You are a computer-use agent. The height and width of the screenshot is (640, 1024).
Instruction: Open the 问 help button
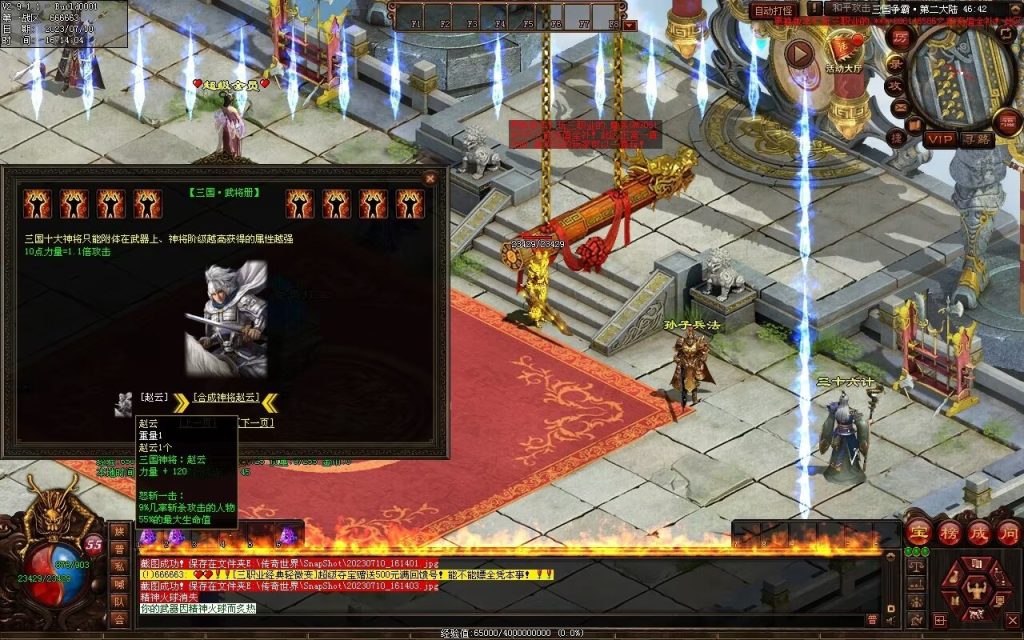pyautogui.click(x=1007, y=533)
